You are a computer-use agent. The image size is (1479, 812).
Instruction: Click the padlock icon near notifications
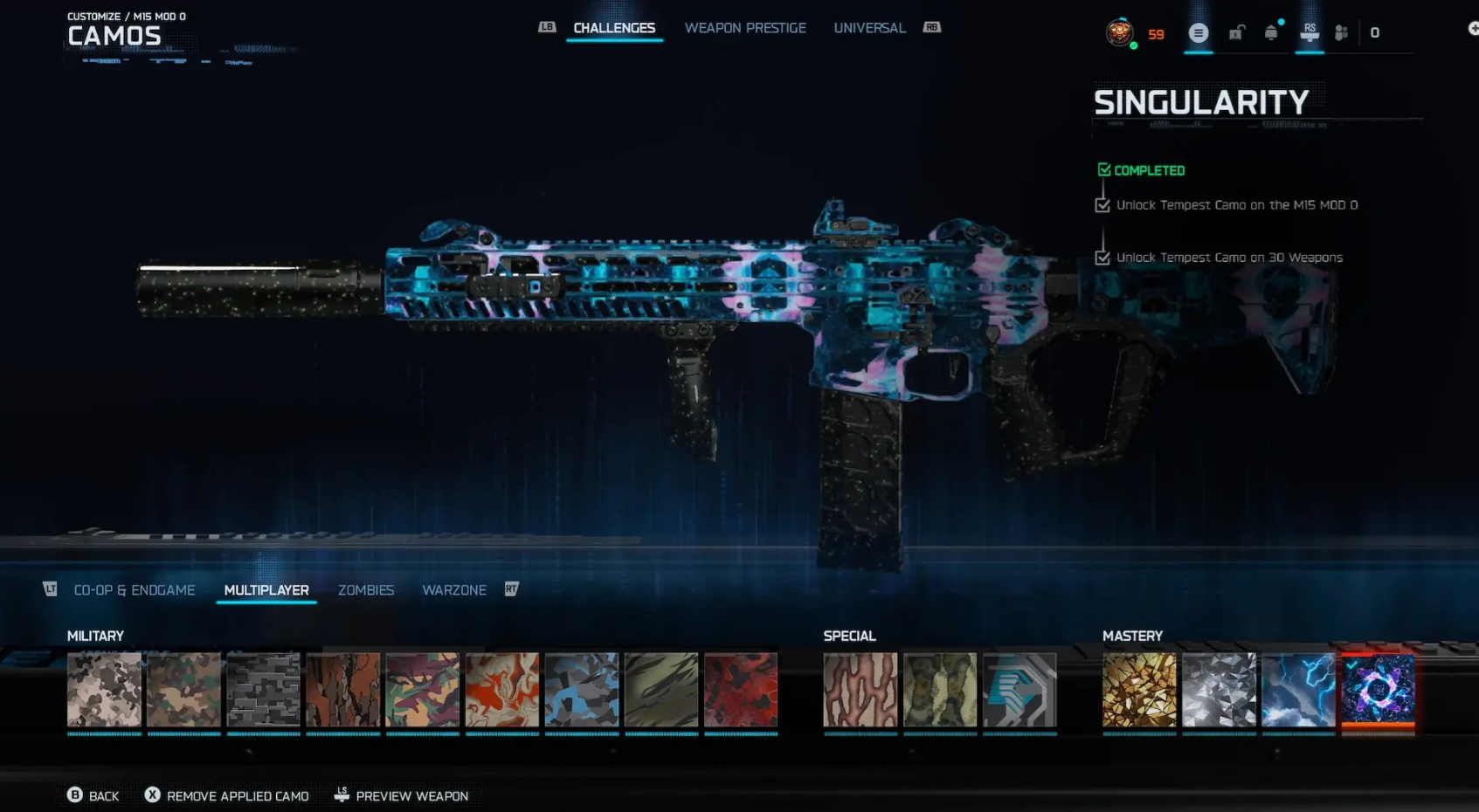click(x=1236, y=32)
